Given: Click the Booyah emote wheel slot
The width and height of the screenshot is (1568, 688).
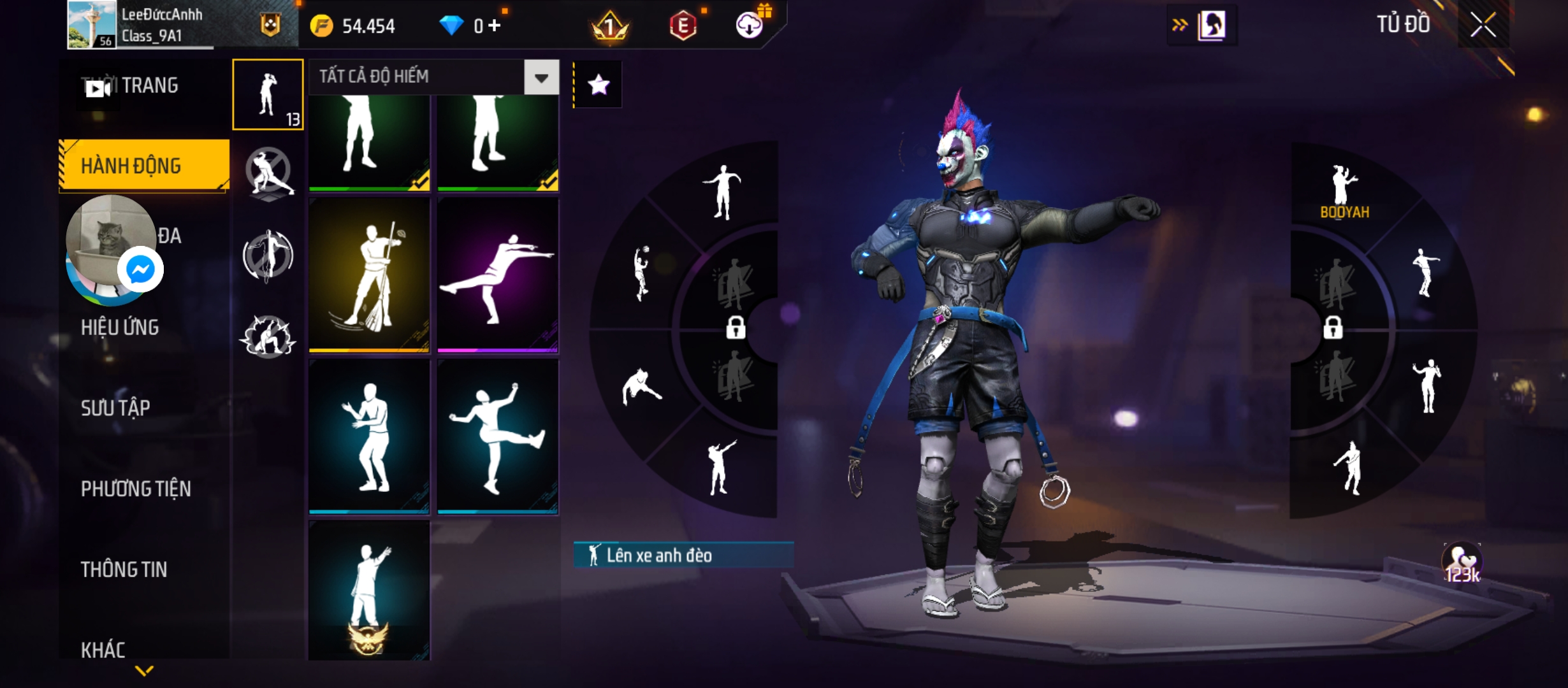Looking at the screenshot, I should tap(1344, 191).
